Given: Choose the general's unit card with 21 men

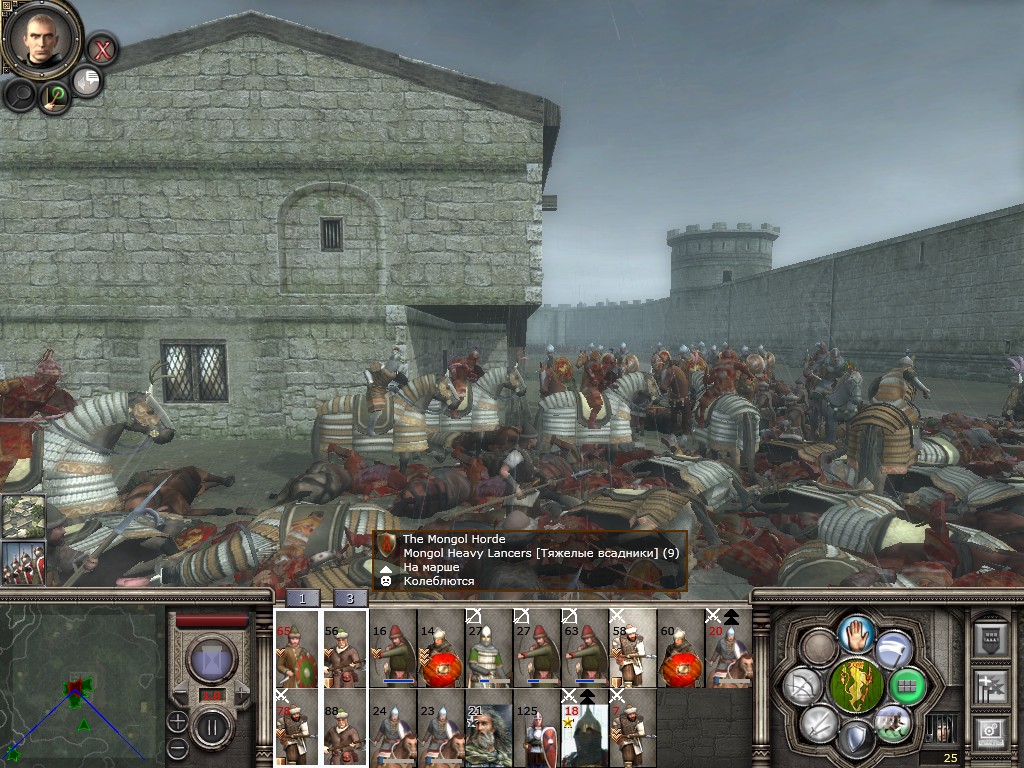Looking at the screenshot, I should click(x=488, y=728).
